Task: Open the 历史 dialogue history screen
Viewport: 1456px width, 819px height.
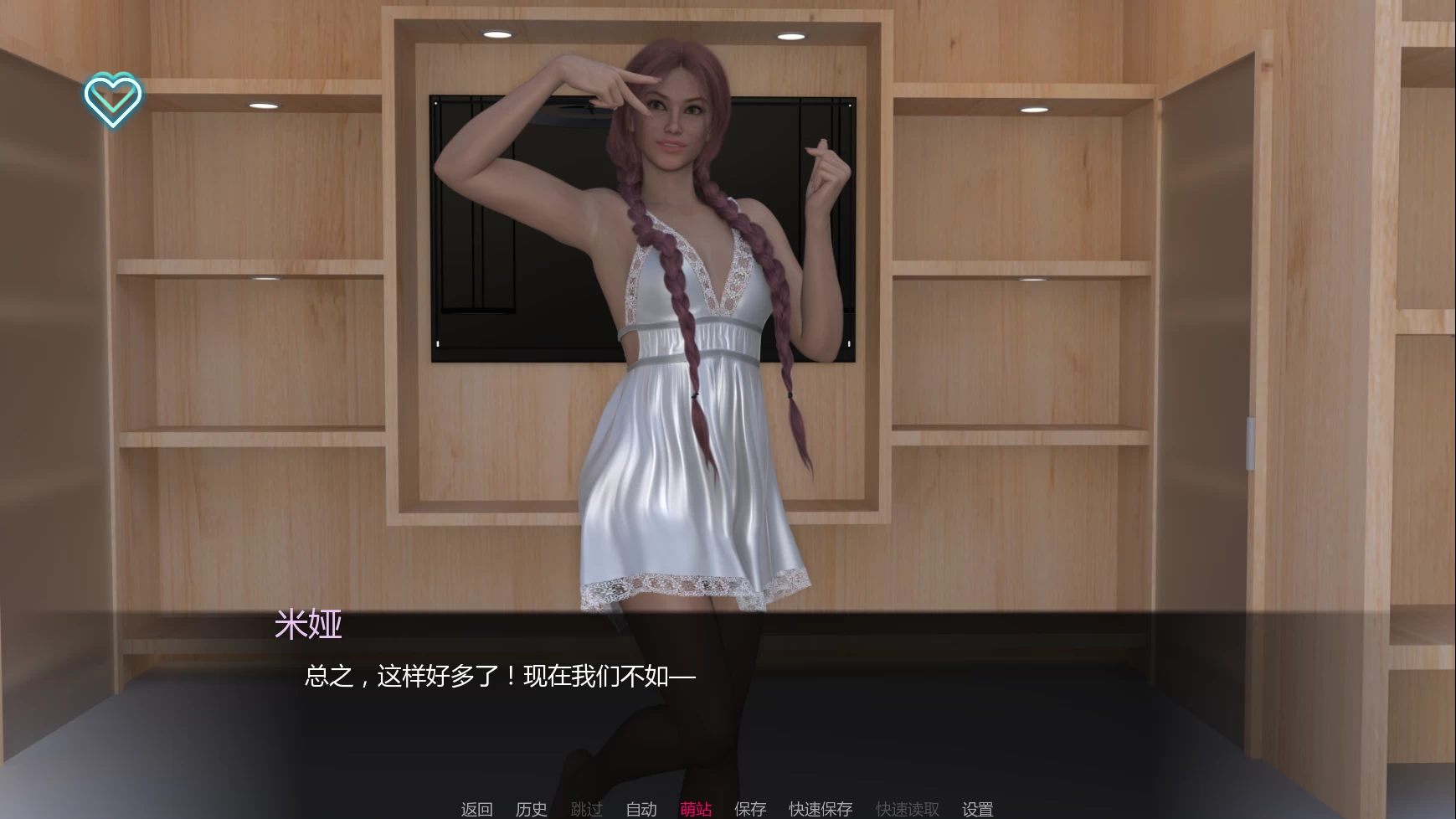Action: (531, 809)
